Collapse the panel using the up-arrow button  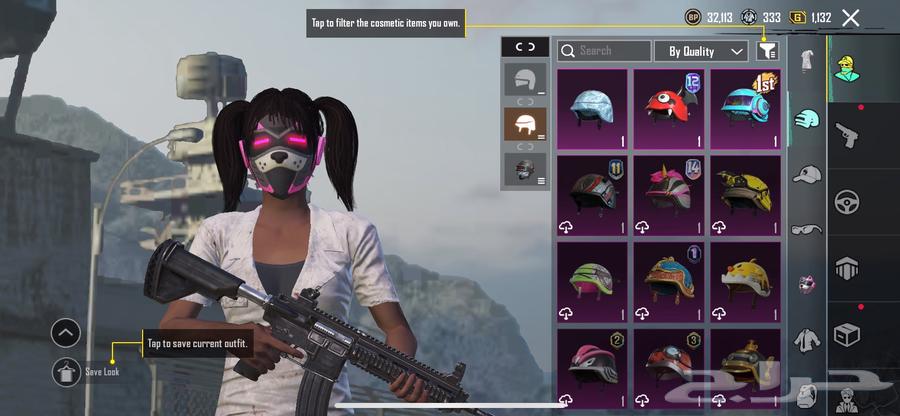pyautogui.click(x=66, y=332)
